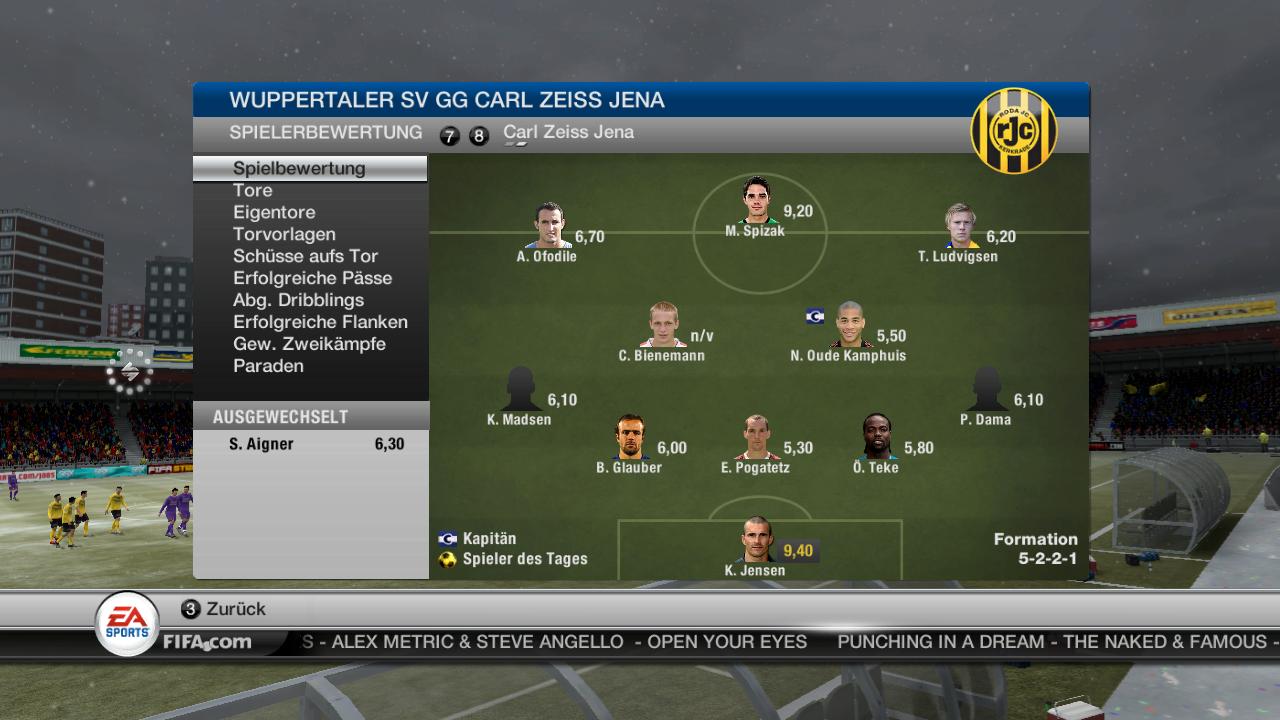
Task: Select T. Ludvigsen's player portrait
Action: (961, 226)
